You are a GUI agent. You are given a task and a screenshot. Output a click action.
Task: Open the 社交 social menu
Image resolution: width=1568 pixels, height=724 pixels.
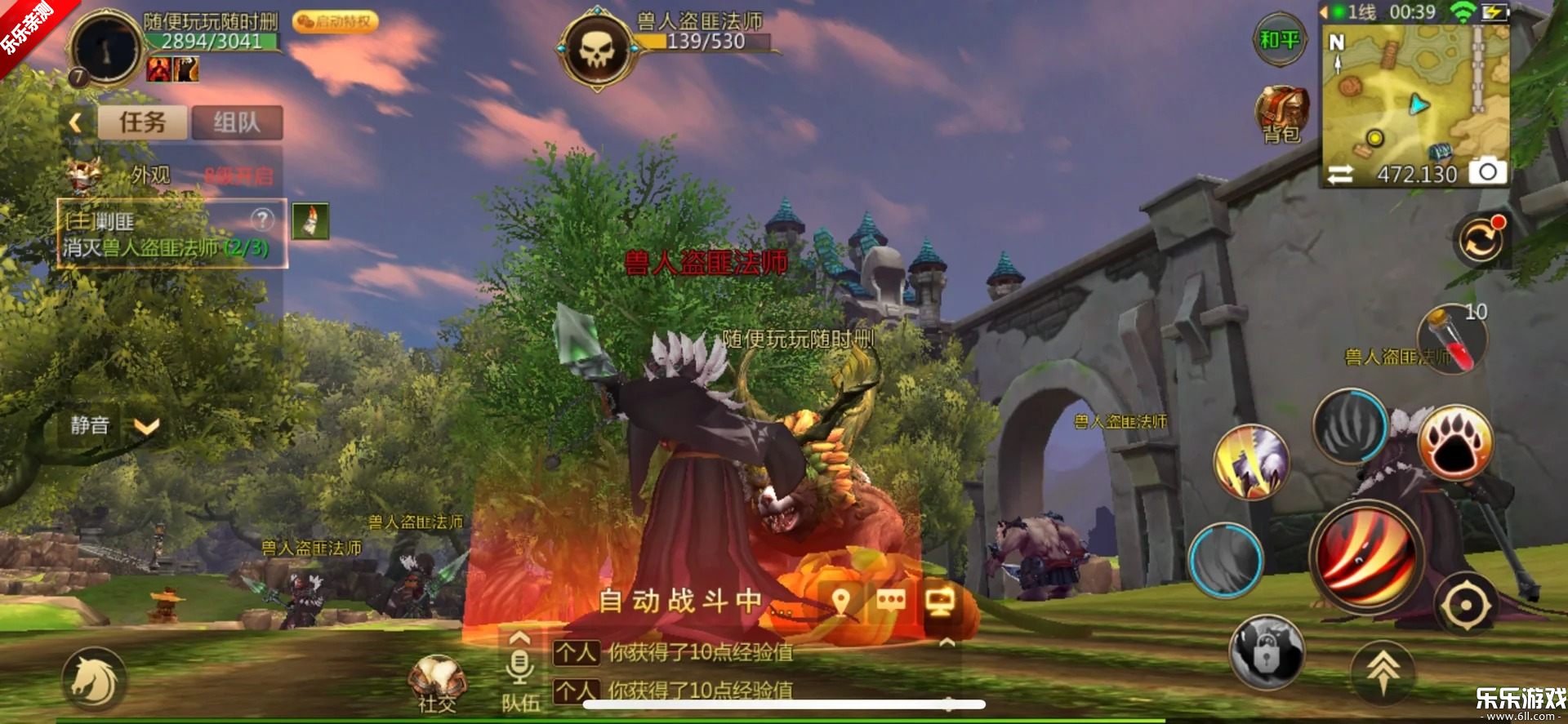pyautogui.click(x=437, y=682)
